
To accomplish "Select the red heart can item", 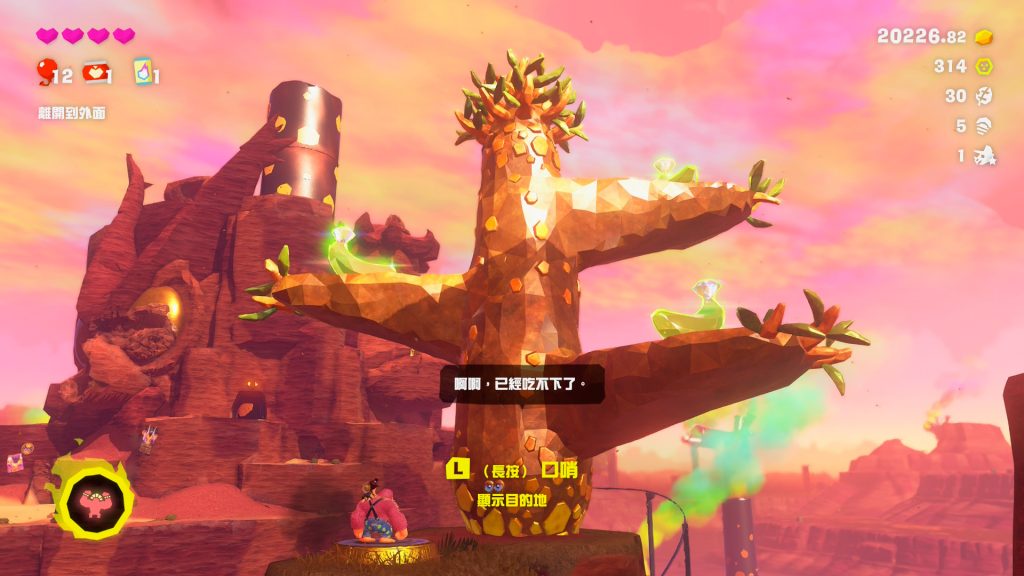I will [96, 72].
